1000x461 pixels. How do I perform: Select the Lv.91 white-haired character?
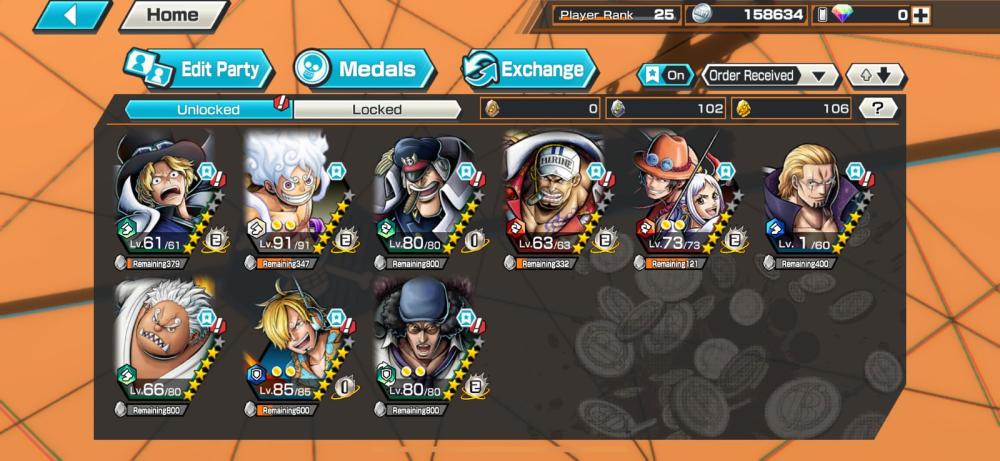click(x=294, y=197)
